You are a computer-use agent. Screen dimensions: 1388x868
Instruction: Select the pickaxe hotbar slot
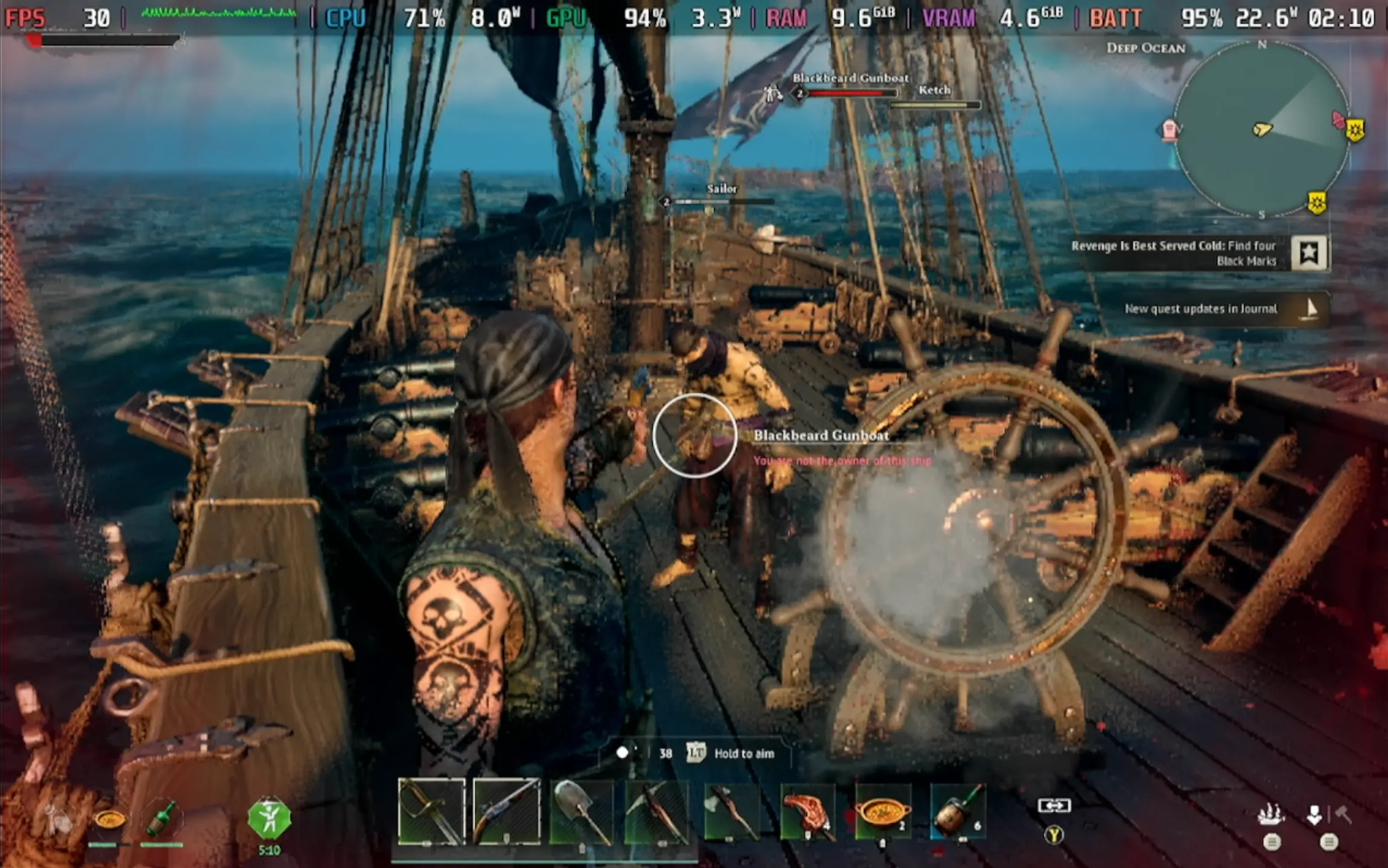pyautogui.click(x=656, y=811)
